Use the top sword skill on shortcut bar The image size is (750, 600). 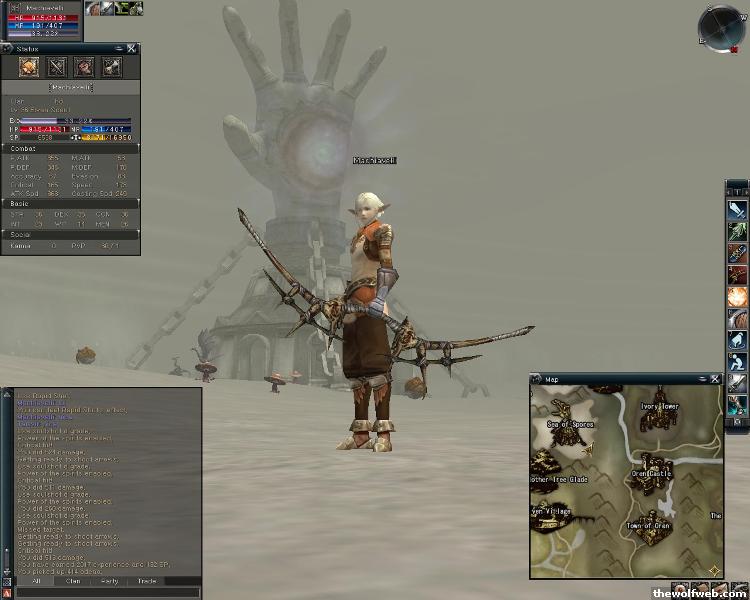(737, 210)
